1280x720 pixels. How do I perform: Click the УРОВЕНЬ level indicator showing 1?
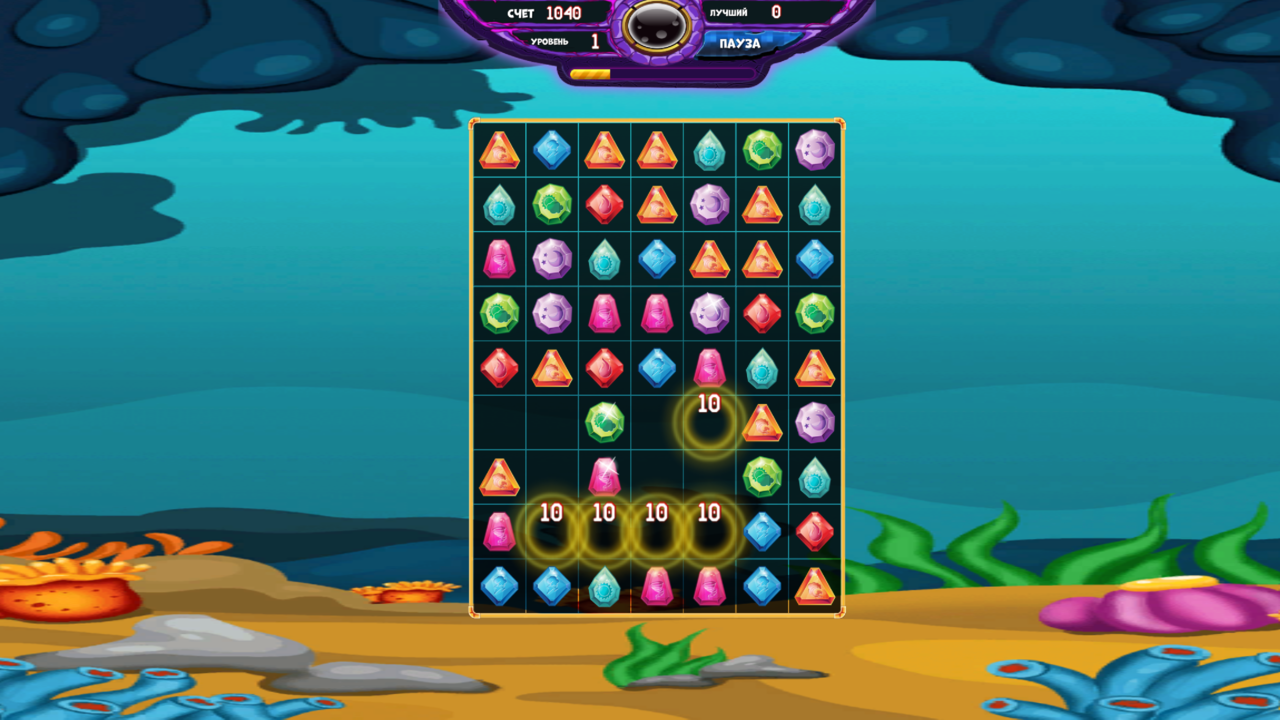click(570, 41)
